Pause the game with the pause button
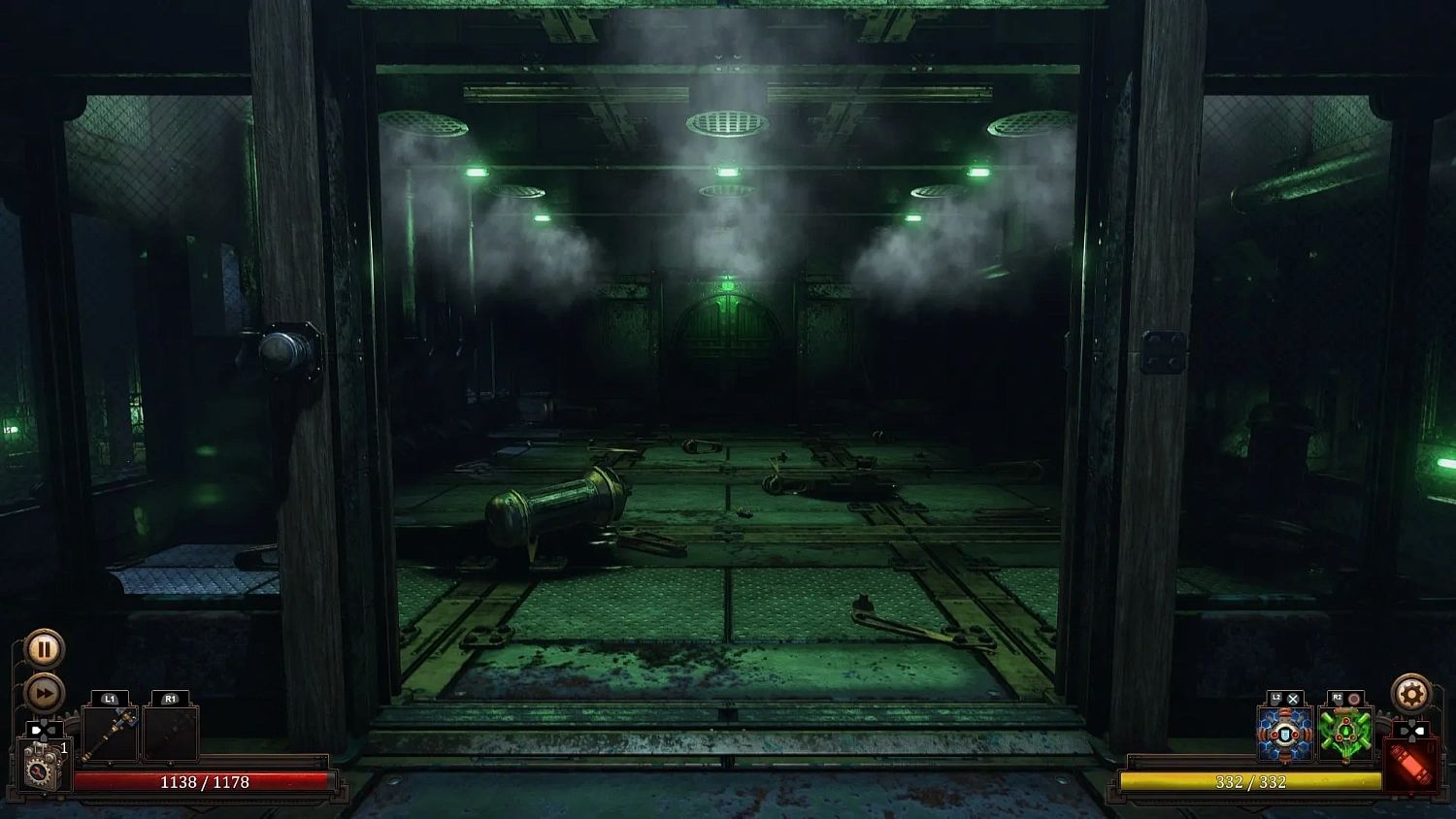Viewport: 1456px width, 819px height. (x=44, y=648)
